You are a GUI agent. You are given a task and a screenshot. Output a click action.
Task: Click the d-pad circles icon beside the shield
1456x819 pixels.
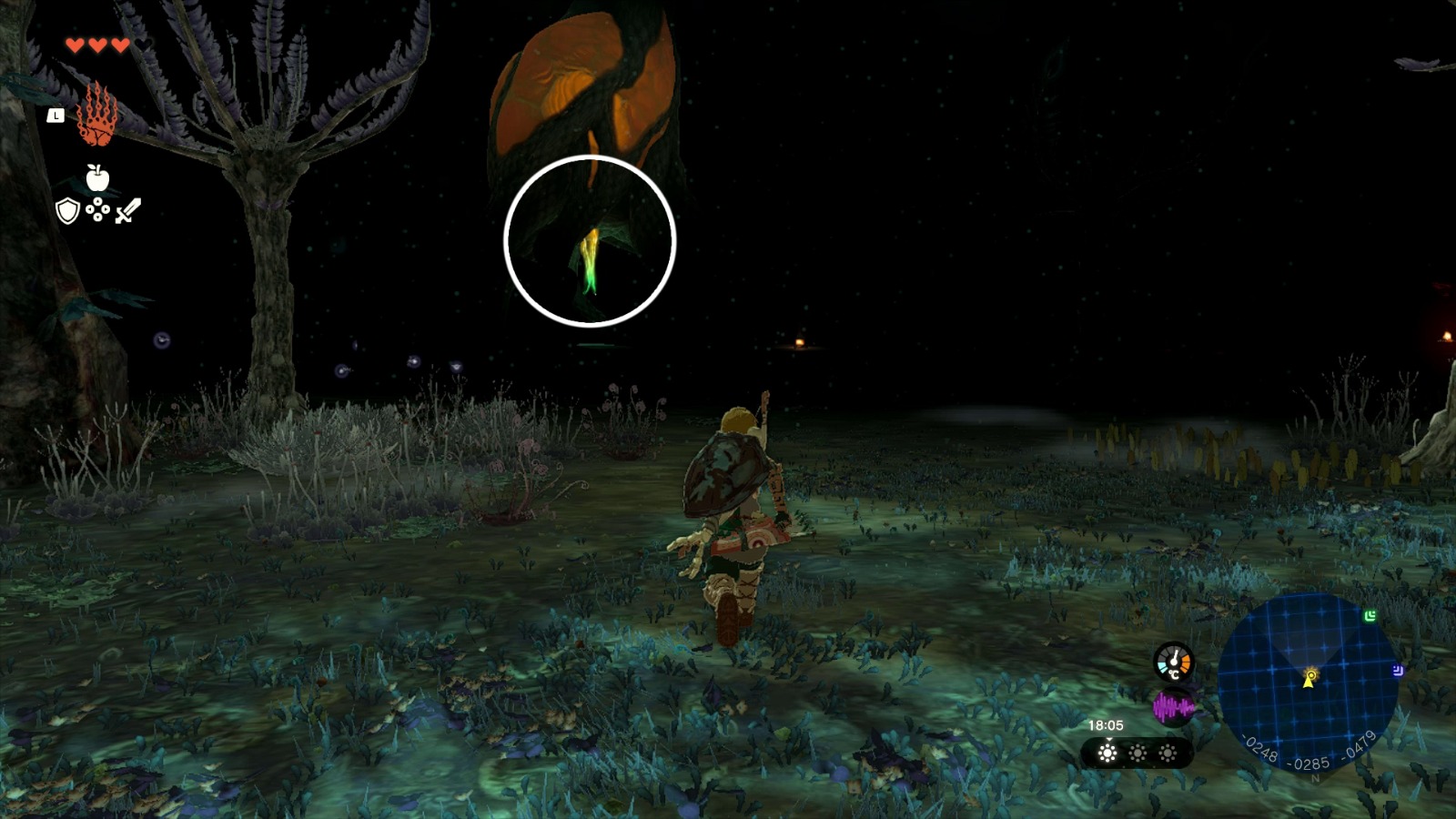[97, 210]
